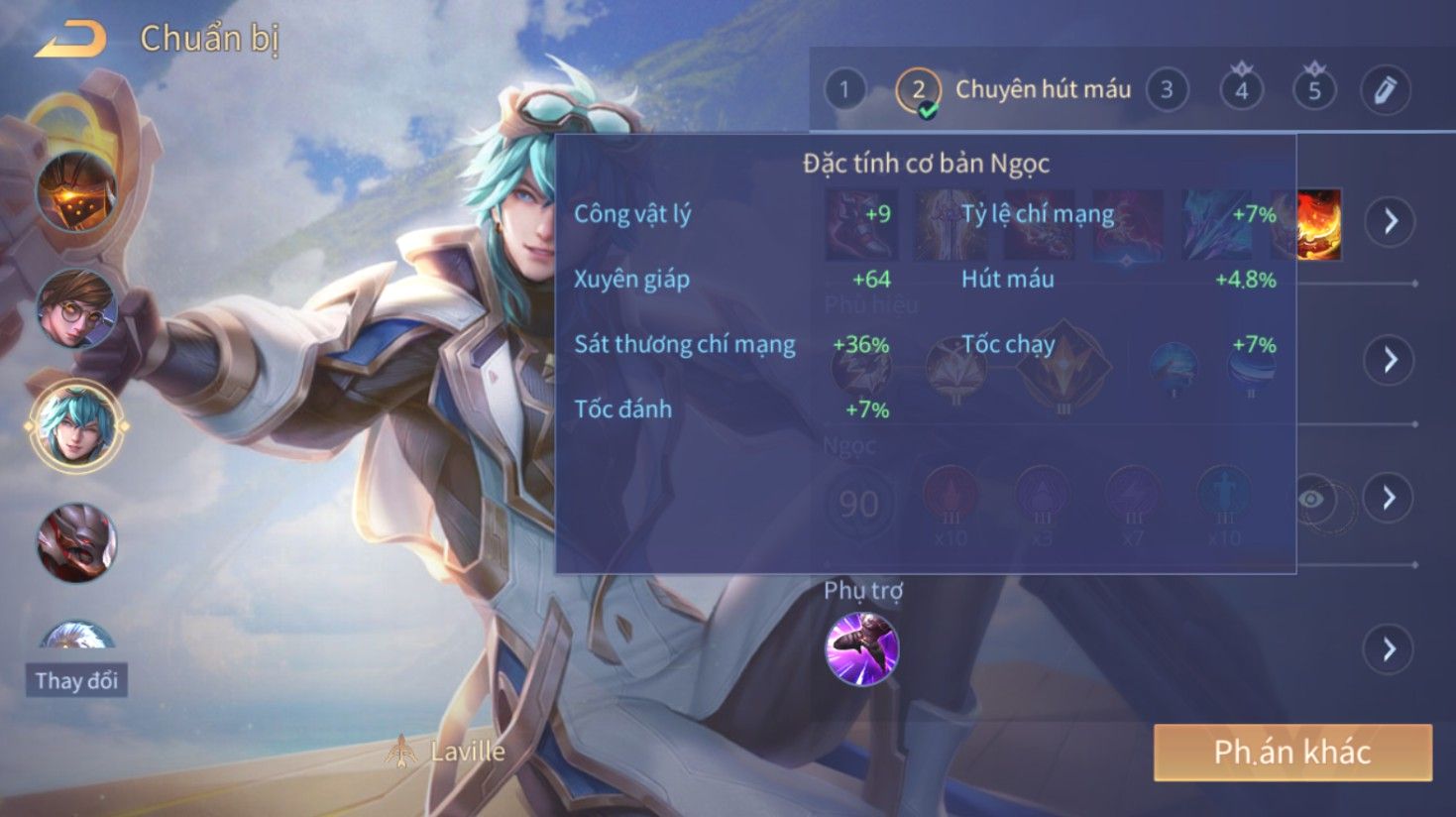
Task: Select the Phụ trợ support skill icon
Action: (862, 649)
